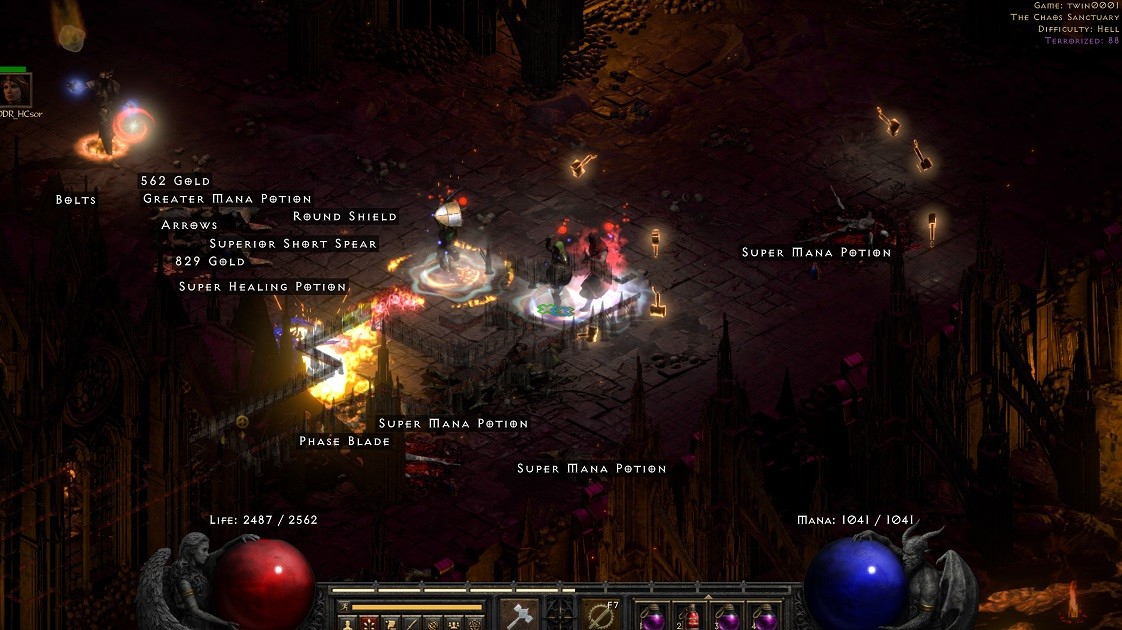Use the red healing potion in belt slot 2

tap(691, 616)
